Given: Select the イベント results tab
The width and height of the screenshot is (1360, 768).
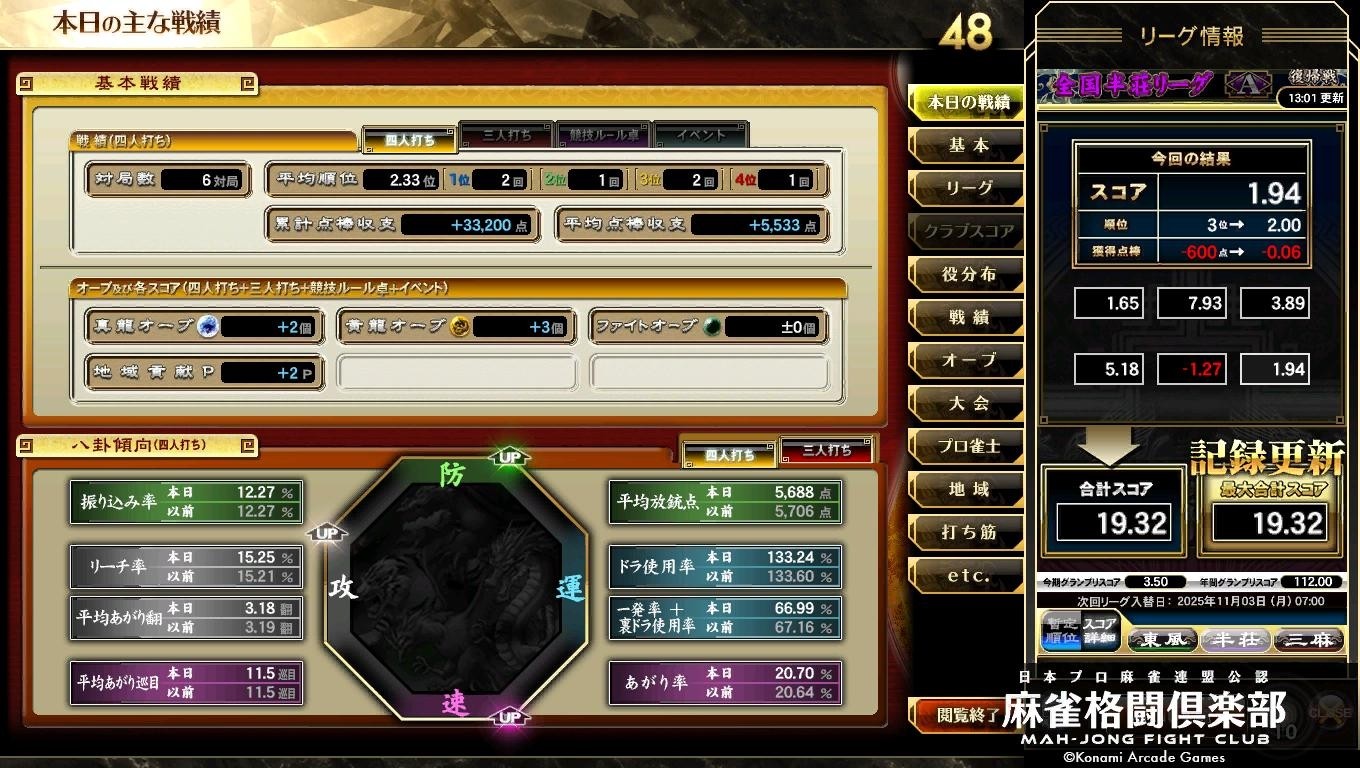Looking at the screenshot, I should (700, 133).
